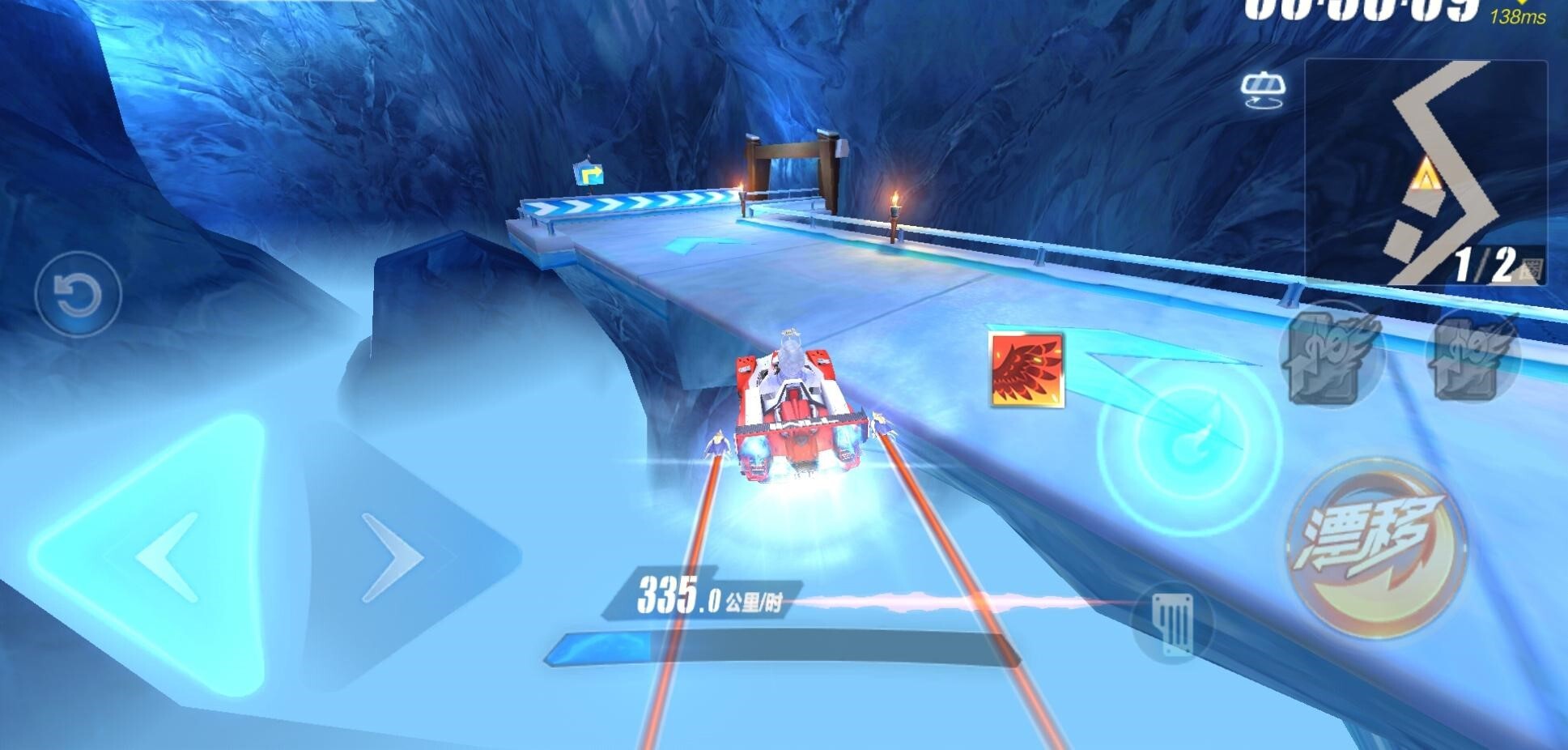Use the red eagle skill icon

[1026, 369]
